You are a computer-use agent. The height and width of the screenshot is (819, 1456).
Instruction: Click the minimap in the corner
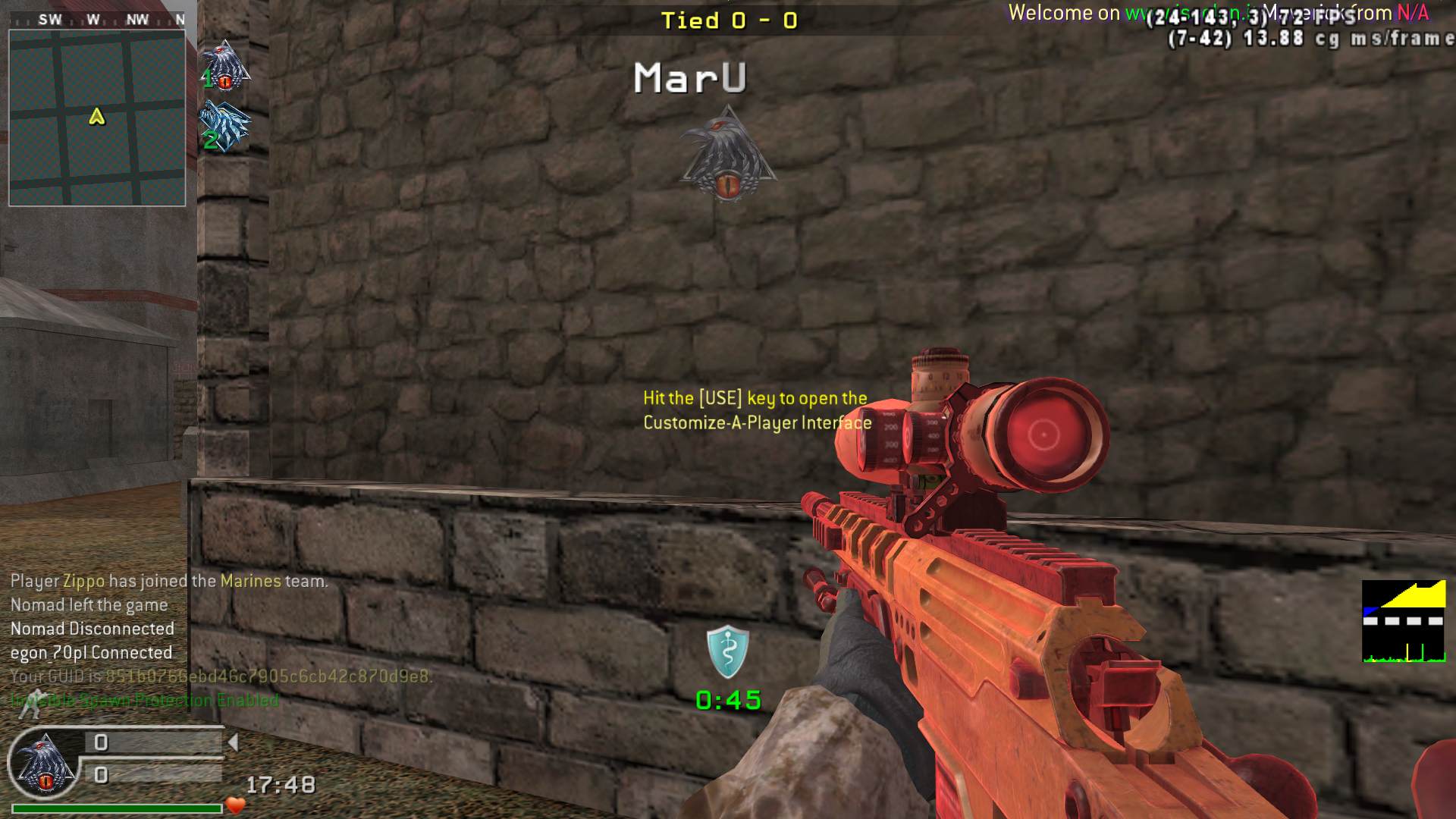point(97,118)
